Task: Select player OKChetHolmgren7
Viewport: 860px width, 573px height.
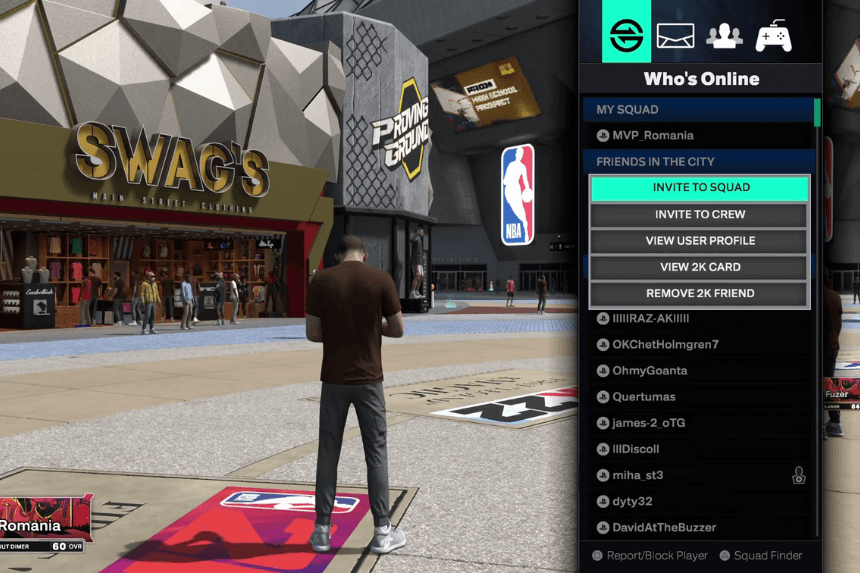Action: coord(665,345)
